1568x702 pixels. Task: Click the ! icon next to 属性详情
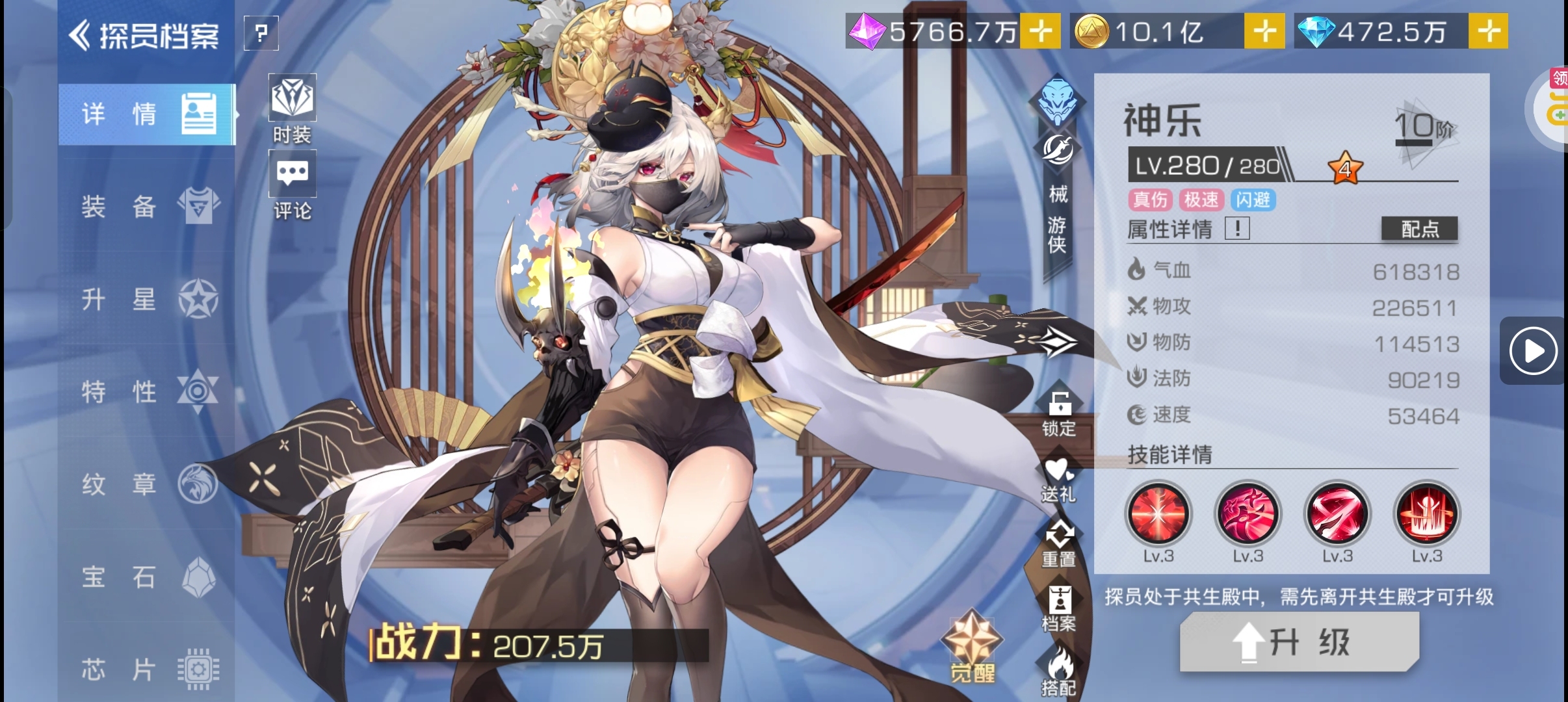[x=1238, y=229]
